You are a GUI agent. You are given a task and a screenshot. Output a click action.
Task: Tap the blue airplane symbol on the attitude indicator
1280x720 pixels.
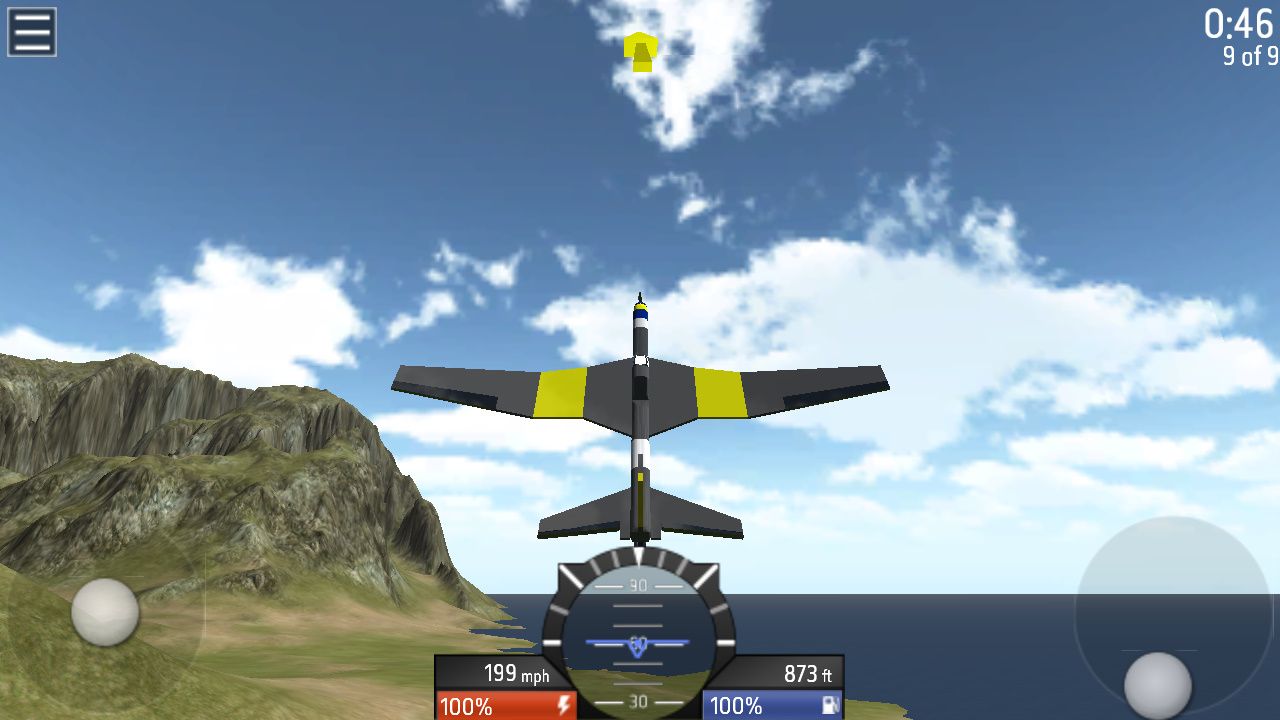point(638,645)
